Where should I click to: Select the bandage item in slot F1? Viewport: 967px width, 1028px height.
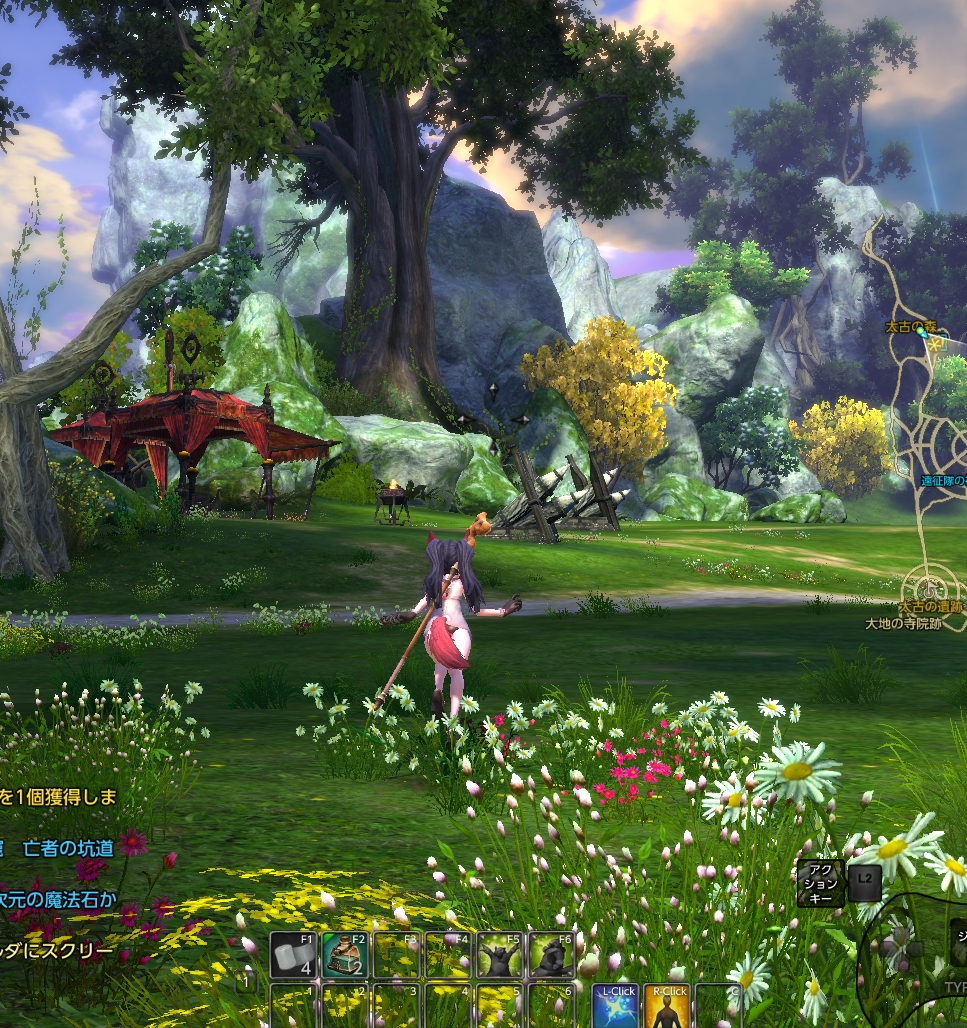tap(294, 956)
